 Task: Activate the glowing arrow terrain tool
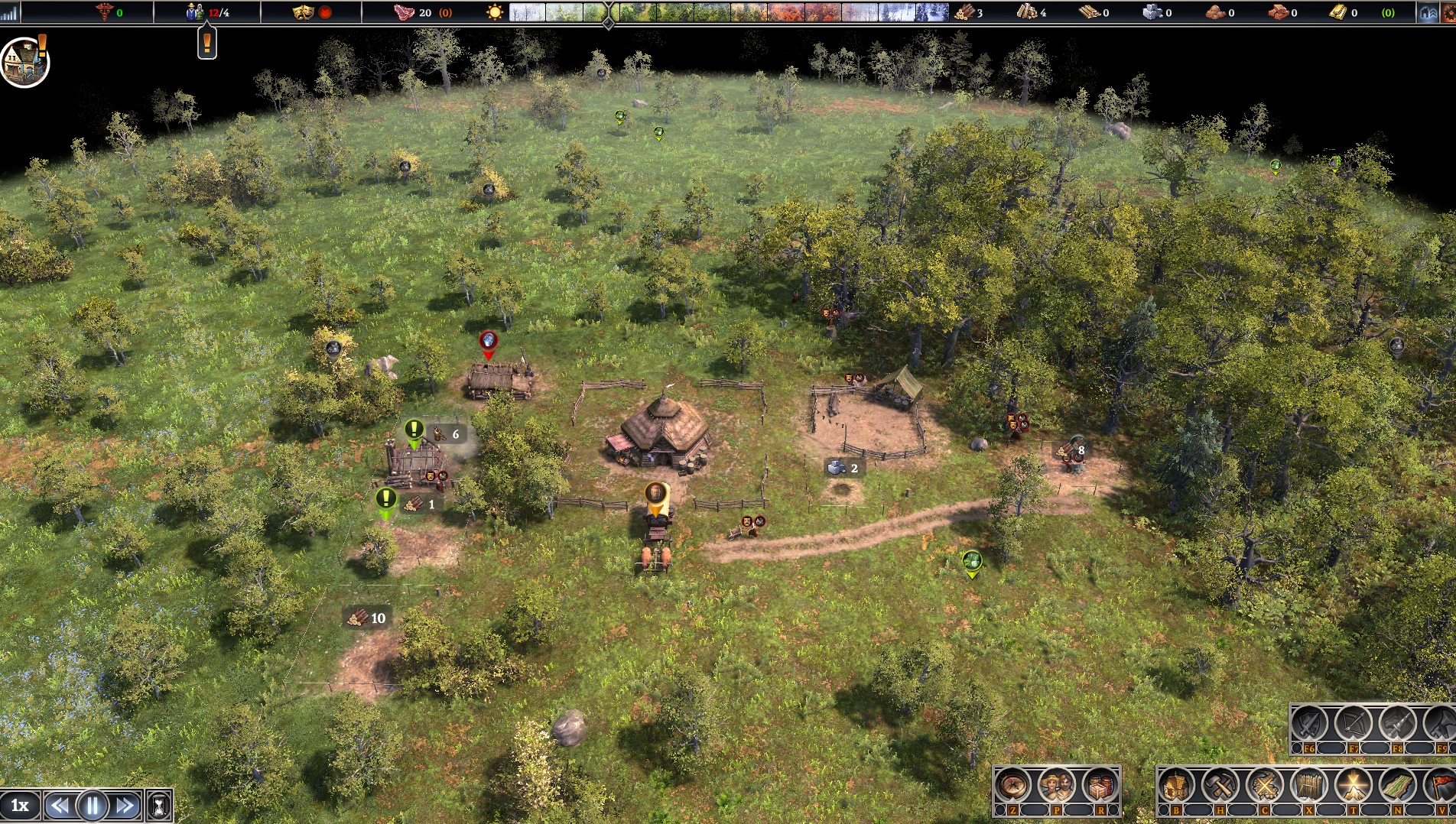[x=1354, y=785]
